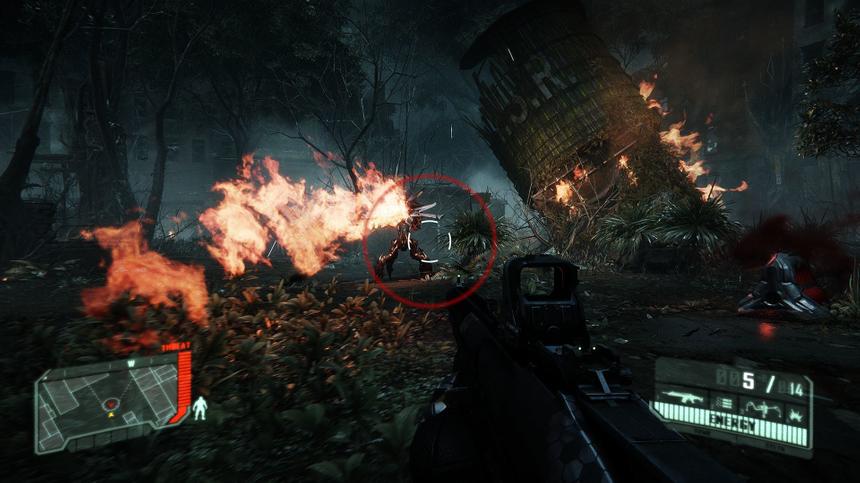Select the explosive icon at the panel's end
The width and height of the screenshot is (860, 483).
pyautogui.click(x=796, y=413)
